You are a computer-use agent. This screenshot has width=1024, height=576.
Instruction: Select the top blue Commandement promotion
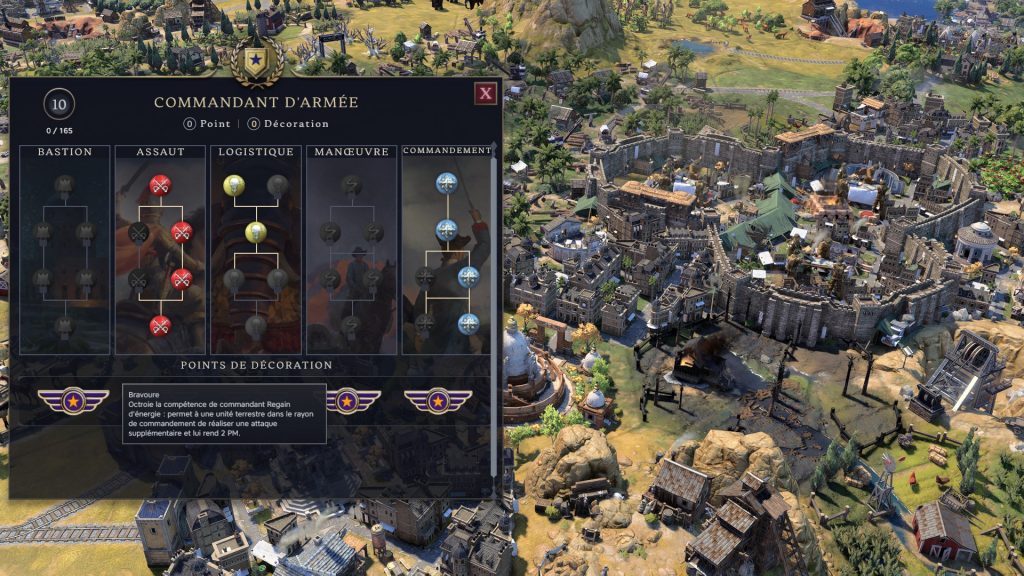pos(446,184)
